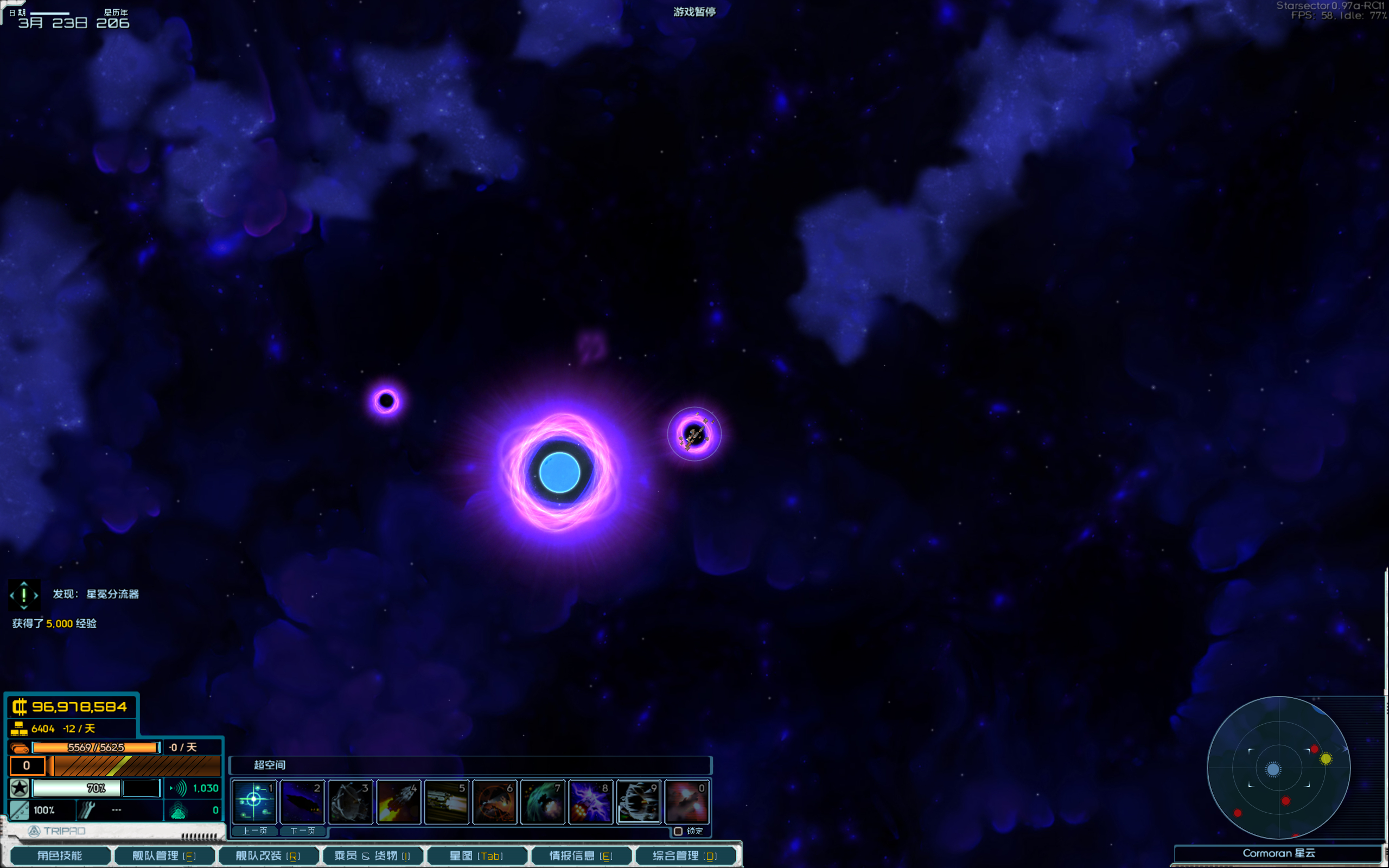The image size is (1389, 868).
Task: Click the green ship detection icon
Action: [181, 810]
